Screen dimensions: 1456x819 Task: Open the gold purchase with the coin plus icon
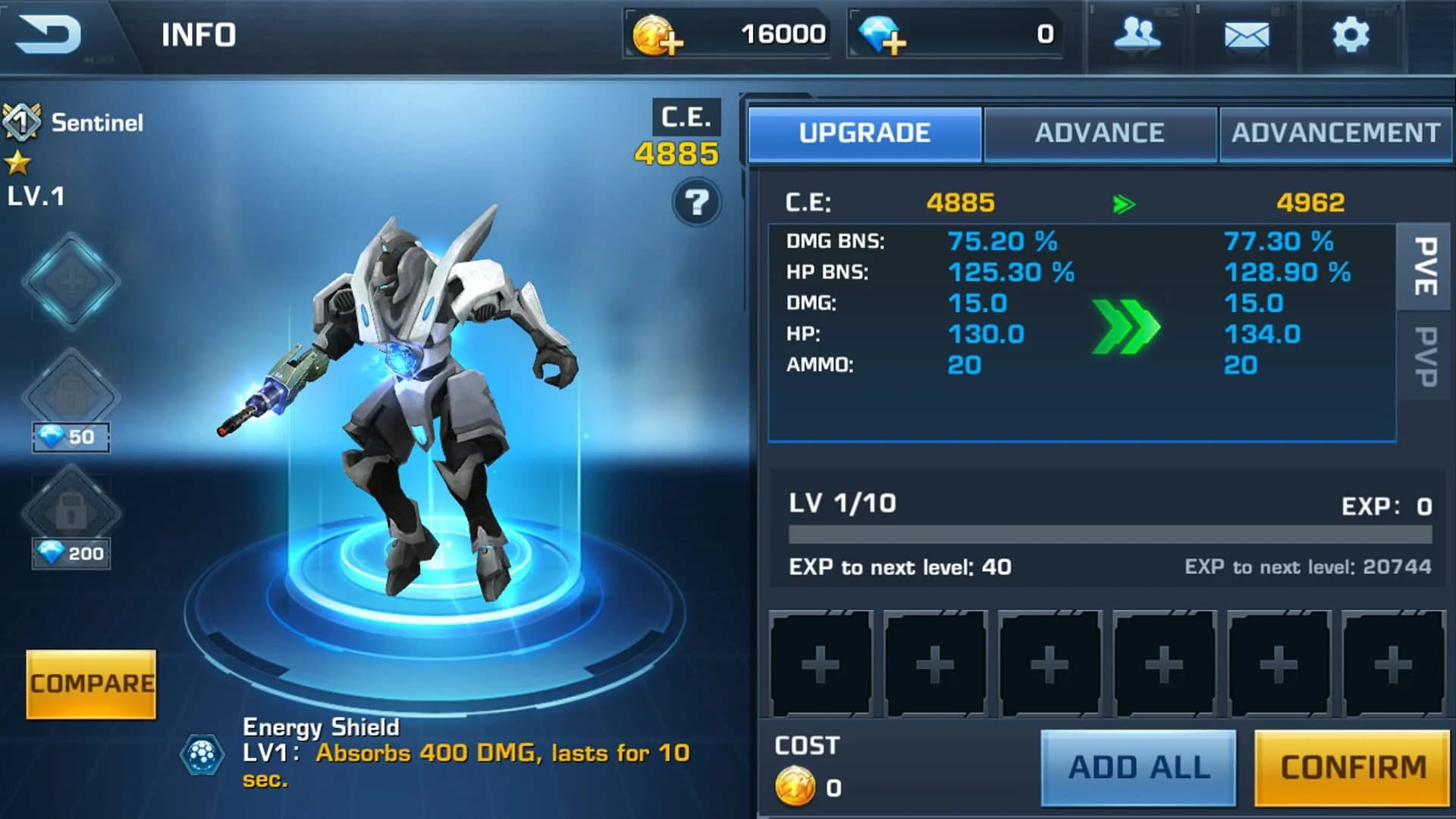coord(657,33)
